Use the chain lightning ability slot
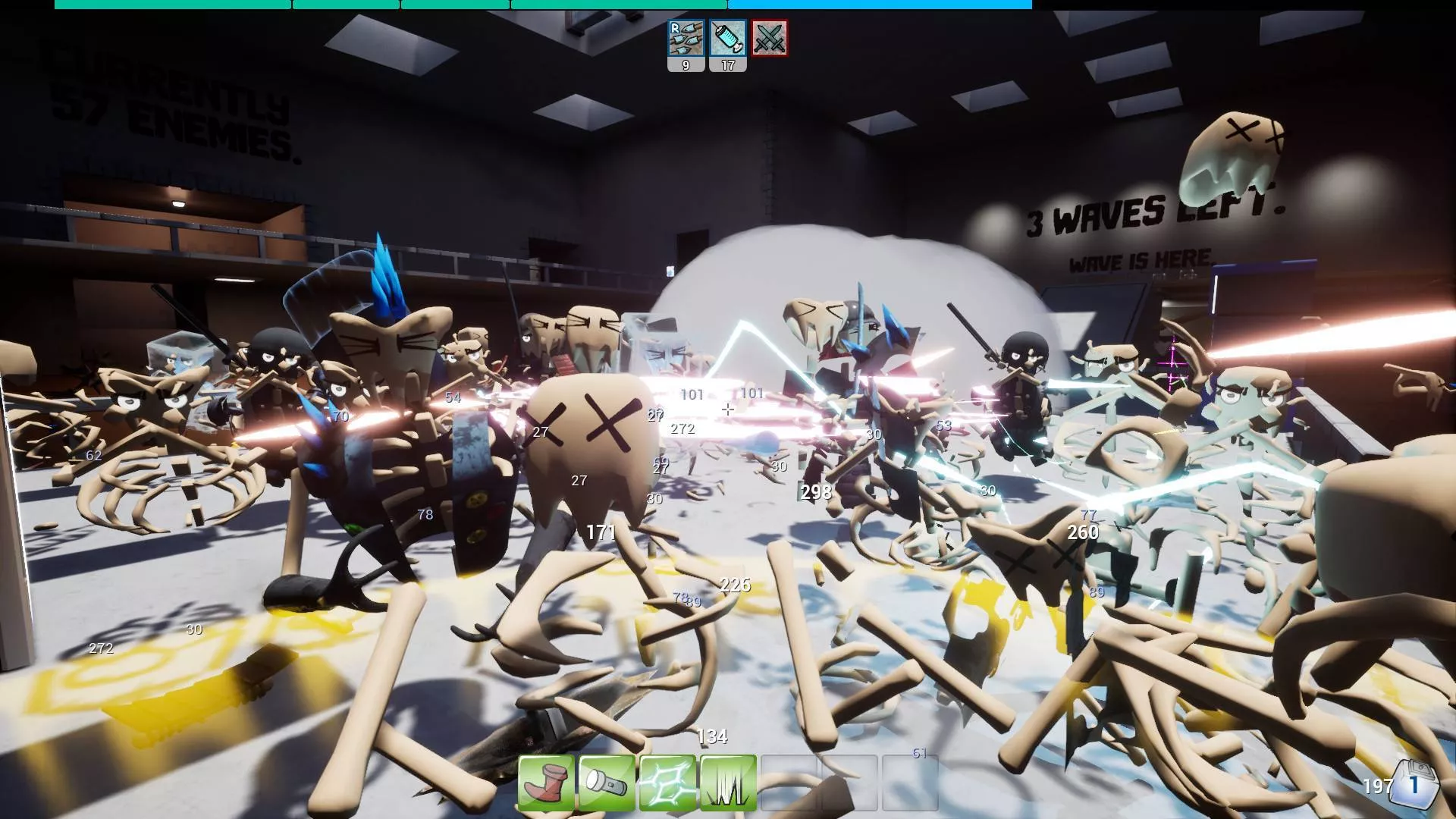 coord(667,783)
